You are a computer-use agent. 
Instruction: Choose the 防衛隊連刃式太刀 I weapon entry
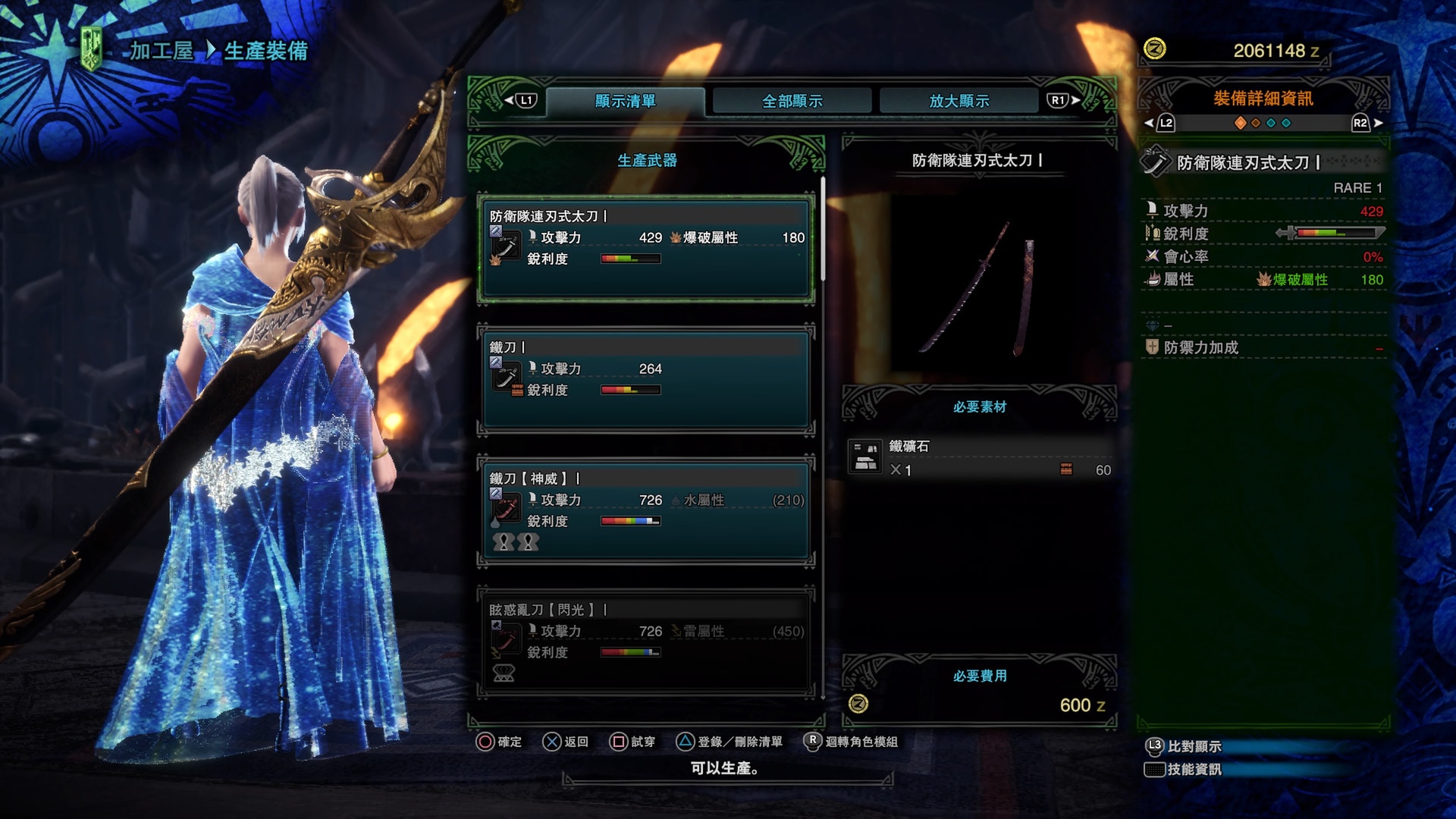646,248
